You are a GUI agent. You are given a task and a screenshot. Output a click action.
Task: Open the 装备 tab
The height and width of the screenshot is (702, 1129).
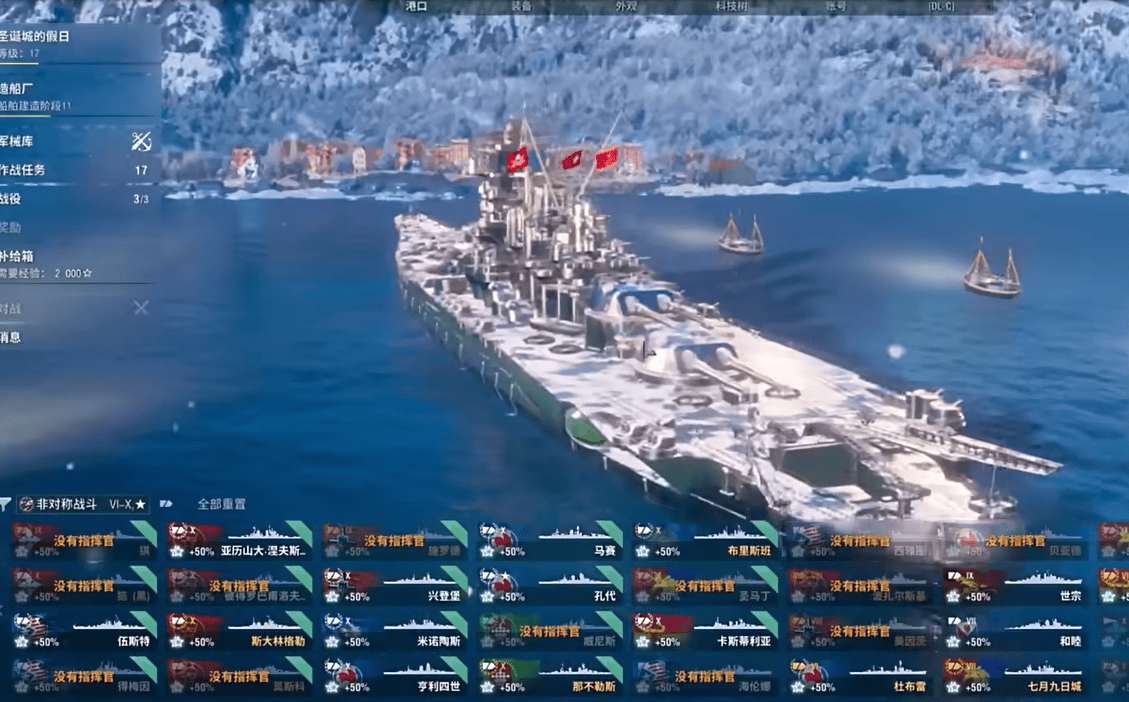point(521,6)
